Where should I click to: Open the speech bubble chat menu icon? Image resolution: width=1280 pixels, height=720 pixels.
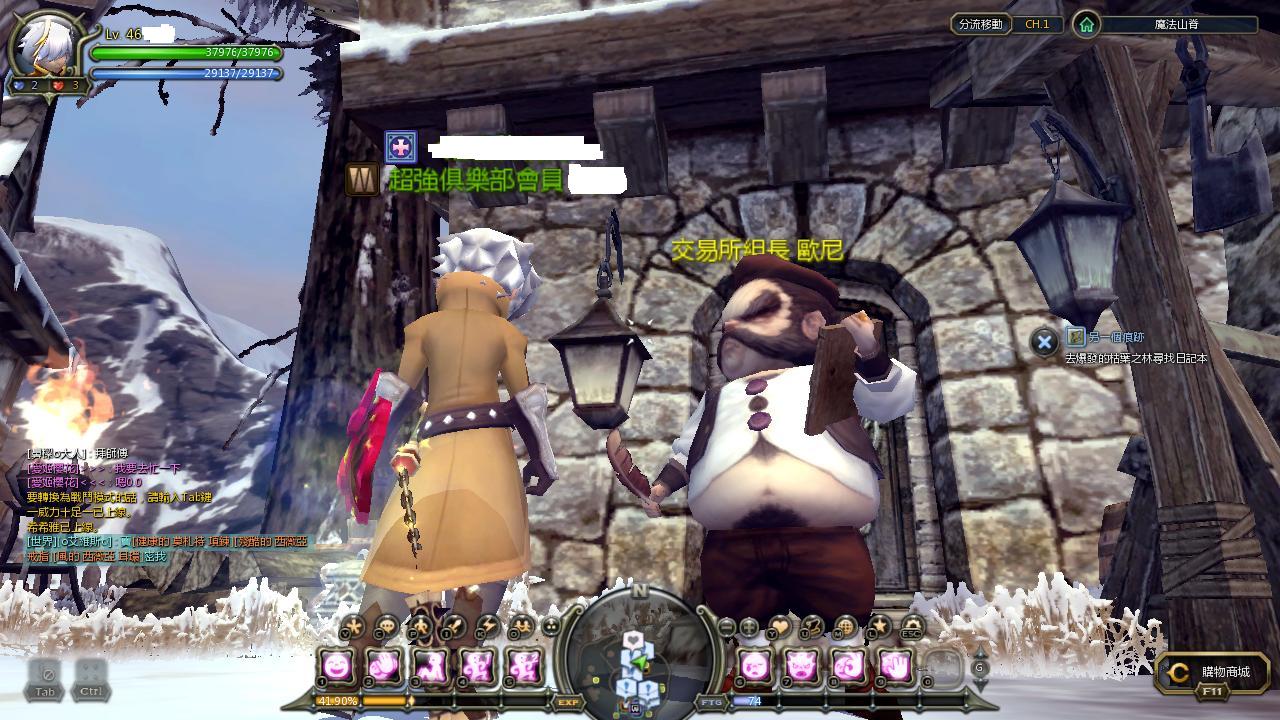385,627
